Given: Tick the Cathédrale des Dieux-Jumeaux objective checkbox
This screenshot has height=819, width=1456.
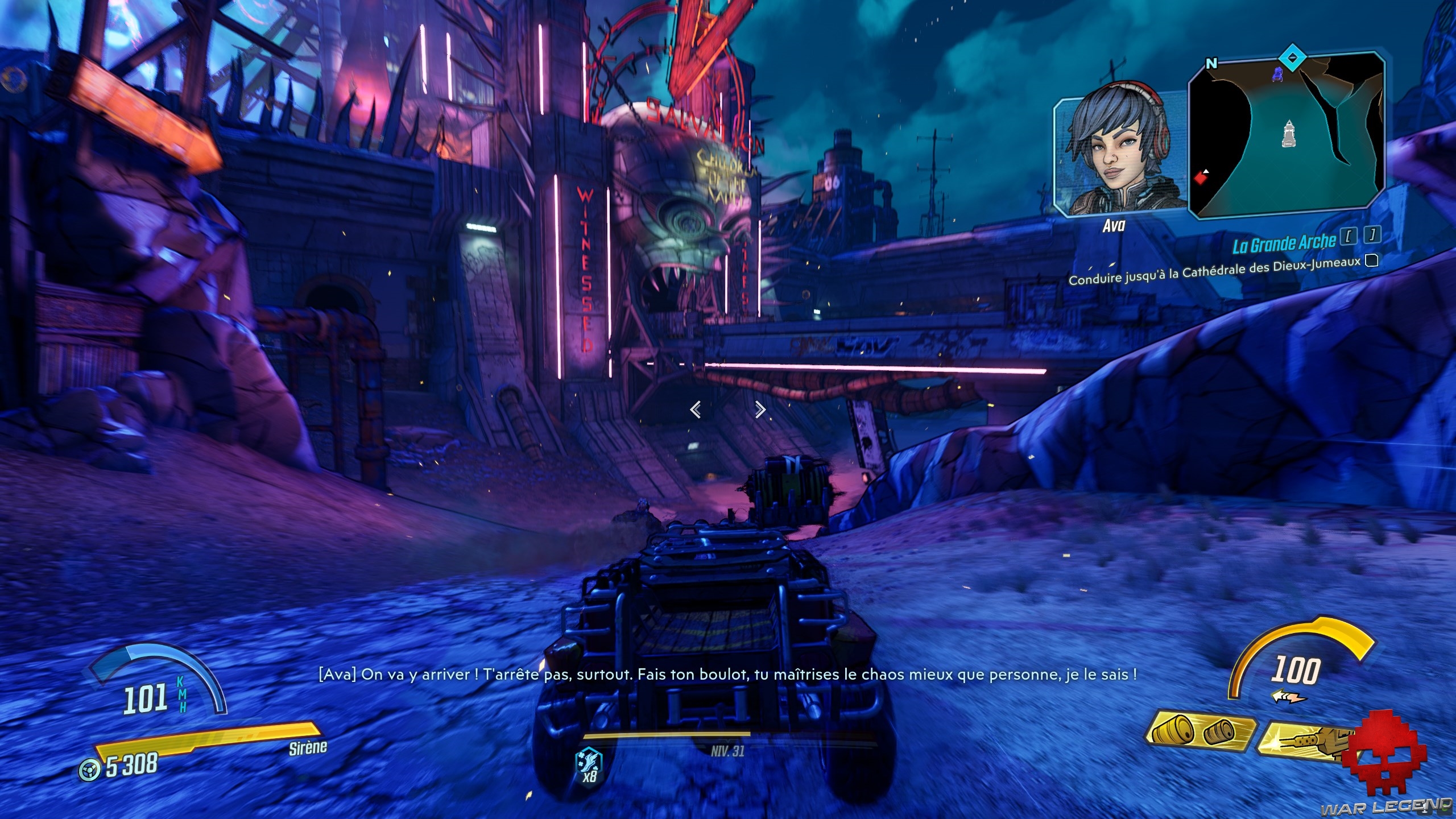Looking at the screenshot, I should coord(1372,260).
